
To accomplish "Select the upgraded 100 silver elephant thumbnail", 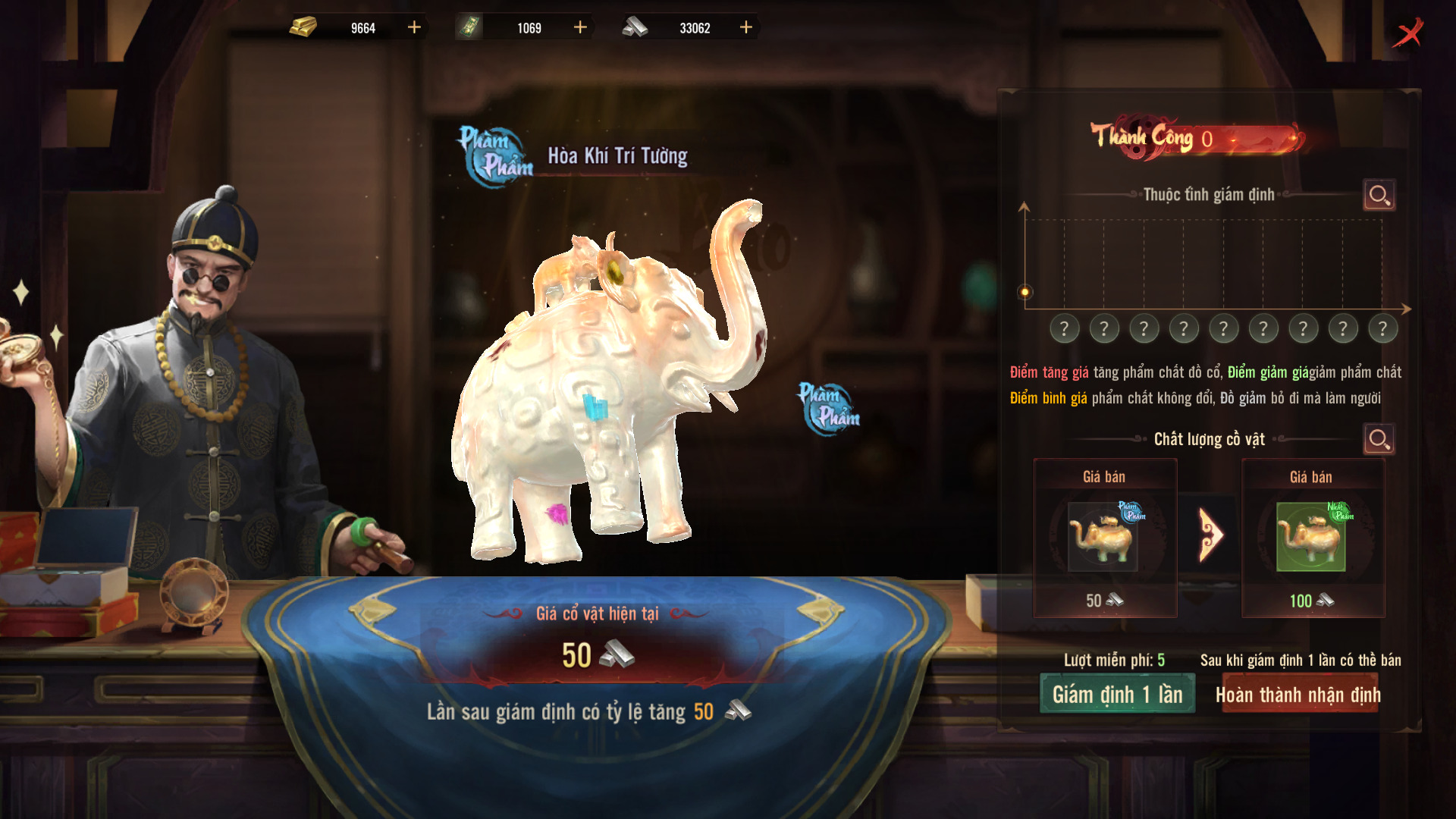I will pyautogui.click(x=1311, y=536).
